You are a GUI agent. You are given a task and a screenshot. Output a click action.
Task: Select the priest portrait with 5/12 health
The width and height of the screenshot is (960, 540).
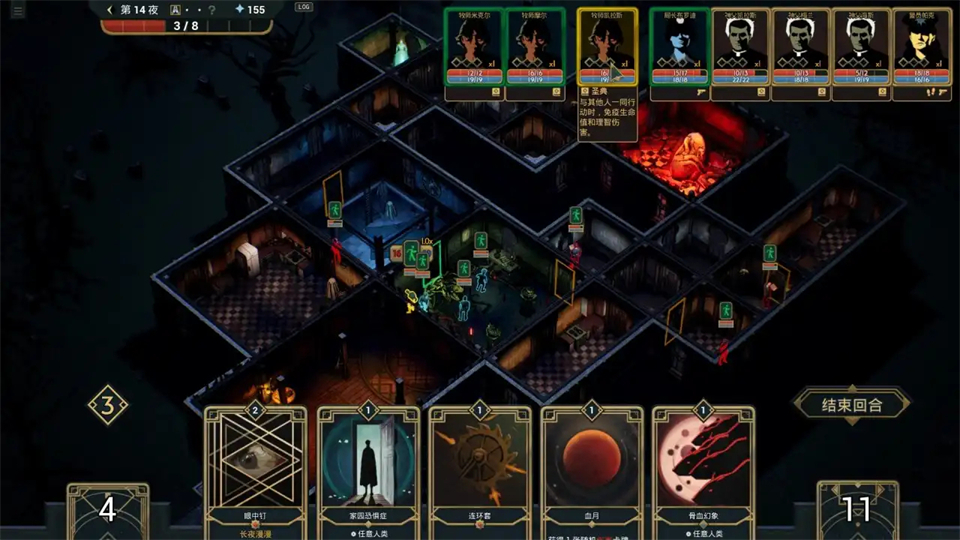tap(861, 45)
